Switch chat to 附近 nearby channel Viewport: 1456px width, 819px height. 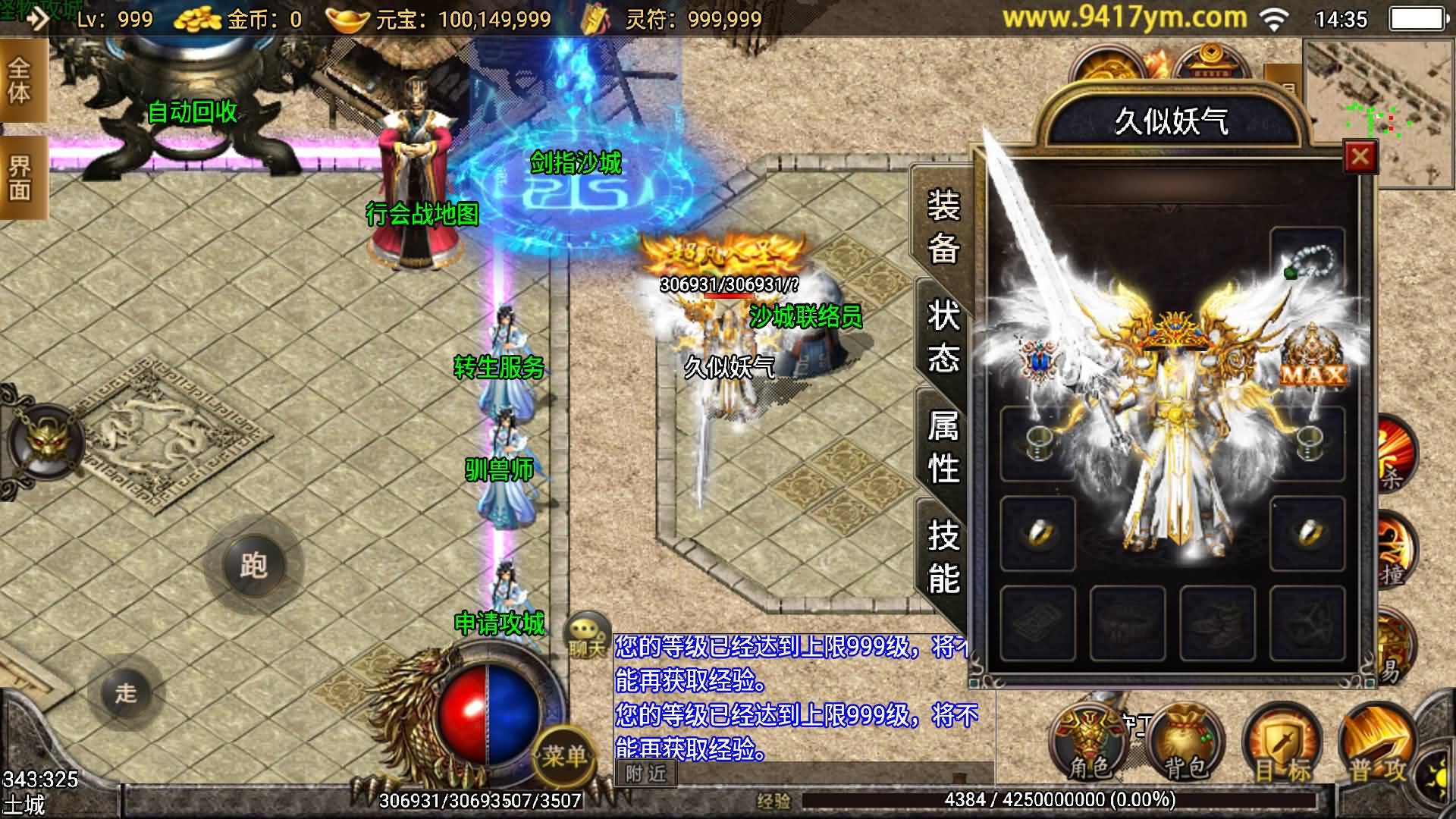646,773
